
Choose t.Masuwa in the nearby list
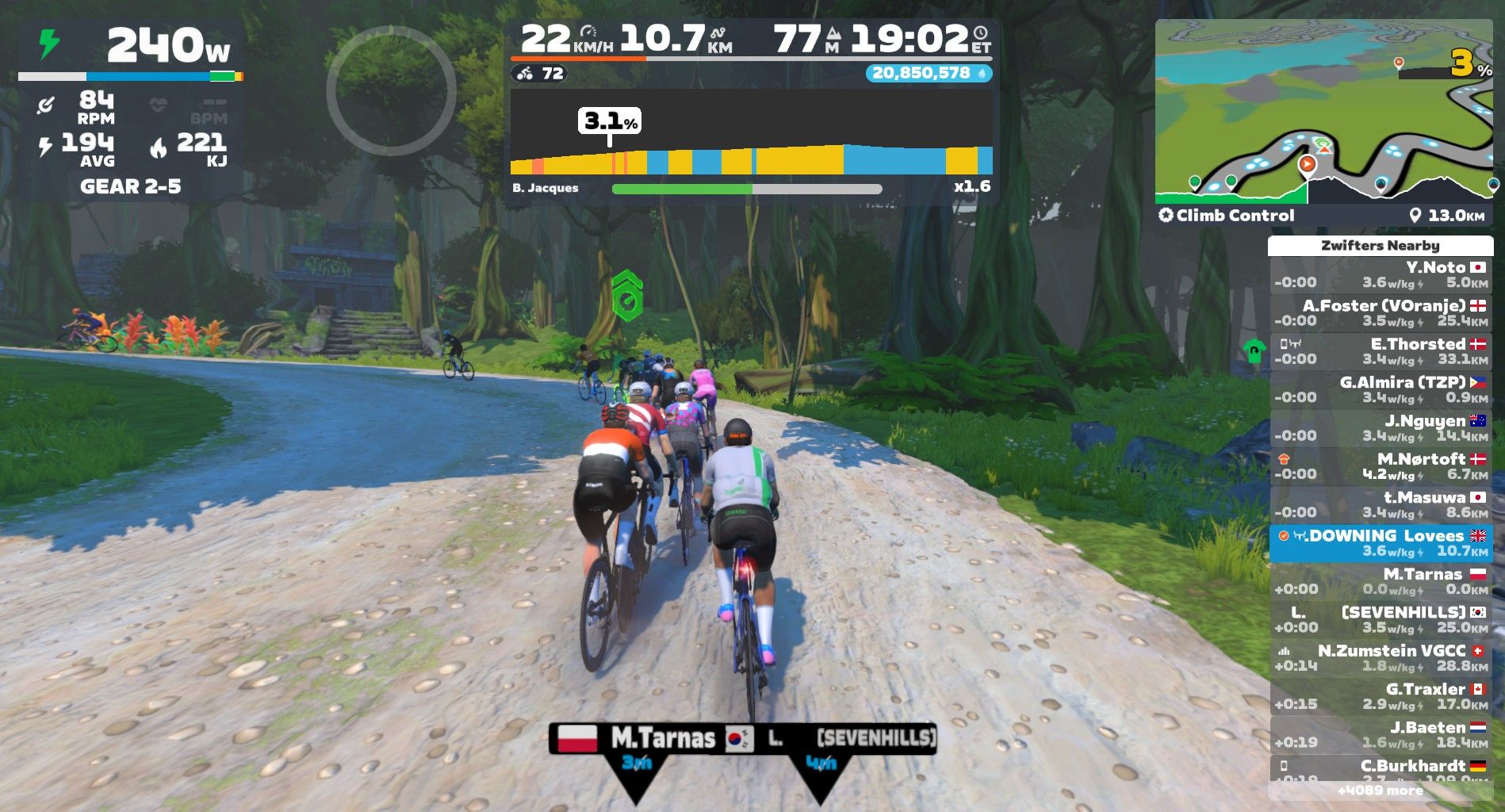coord(1380,504)
